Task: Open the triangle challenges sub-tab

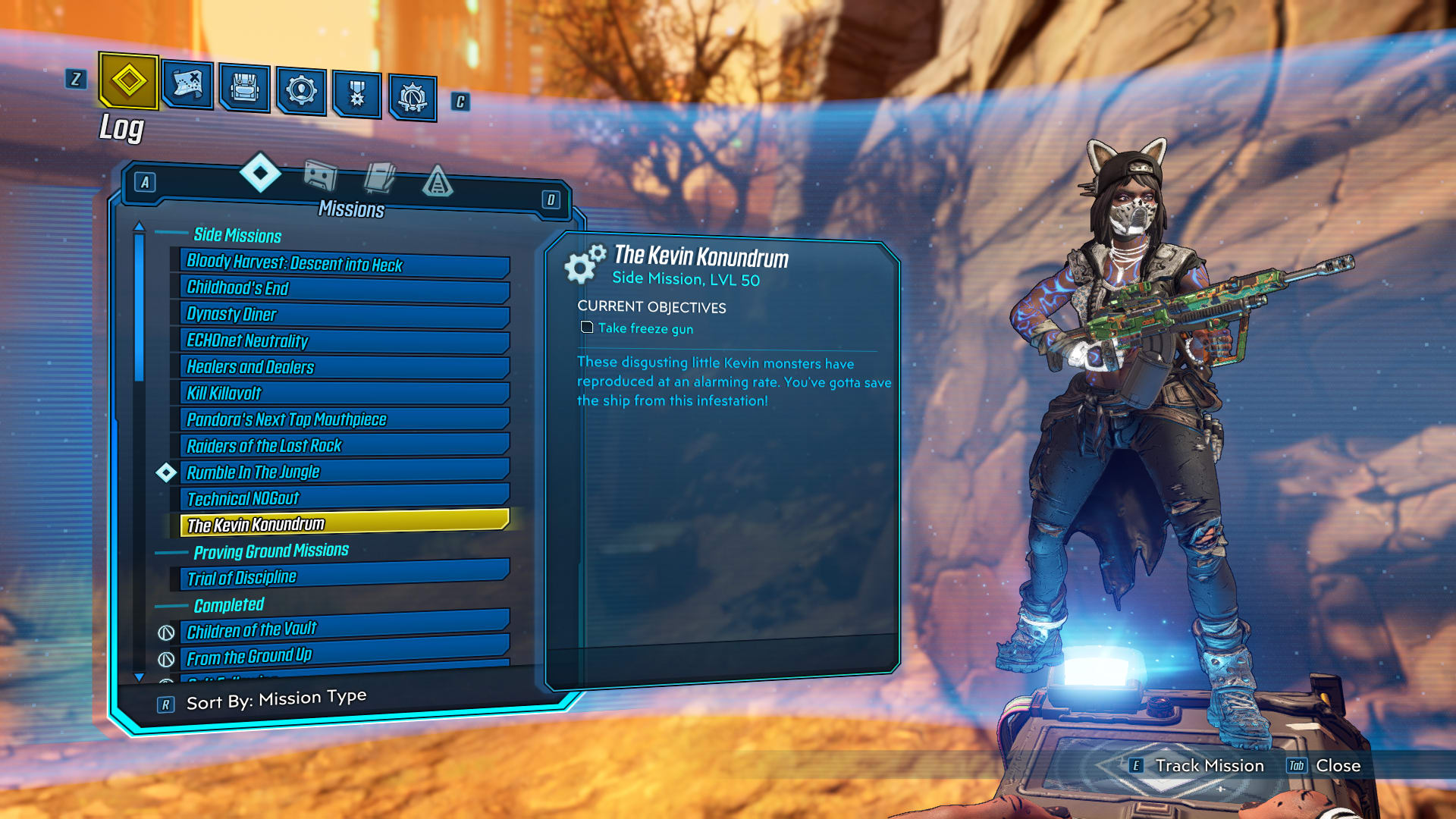Action: [x=438, y=182]
